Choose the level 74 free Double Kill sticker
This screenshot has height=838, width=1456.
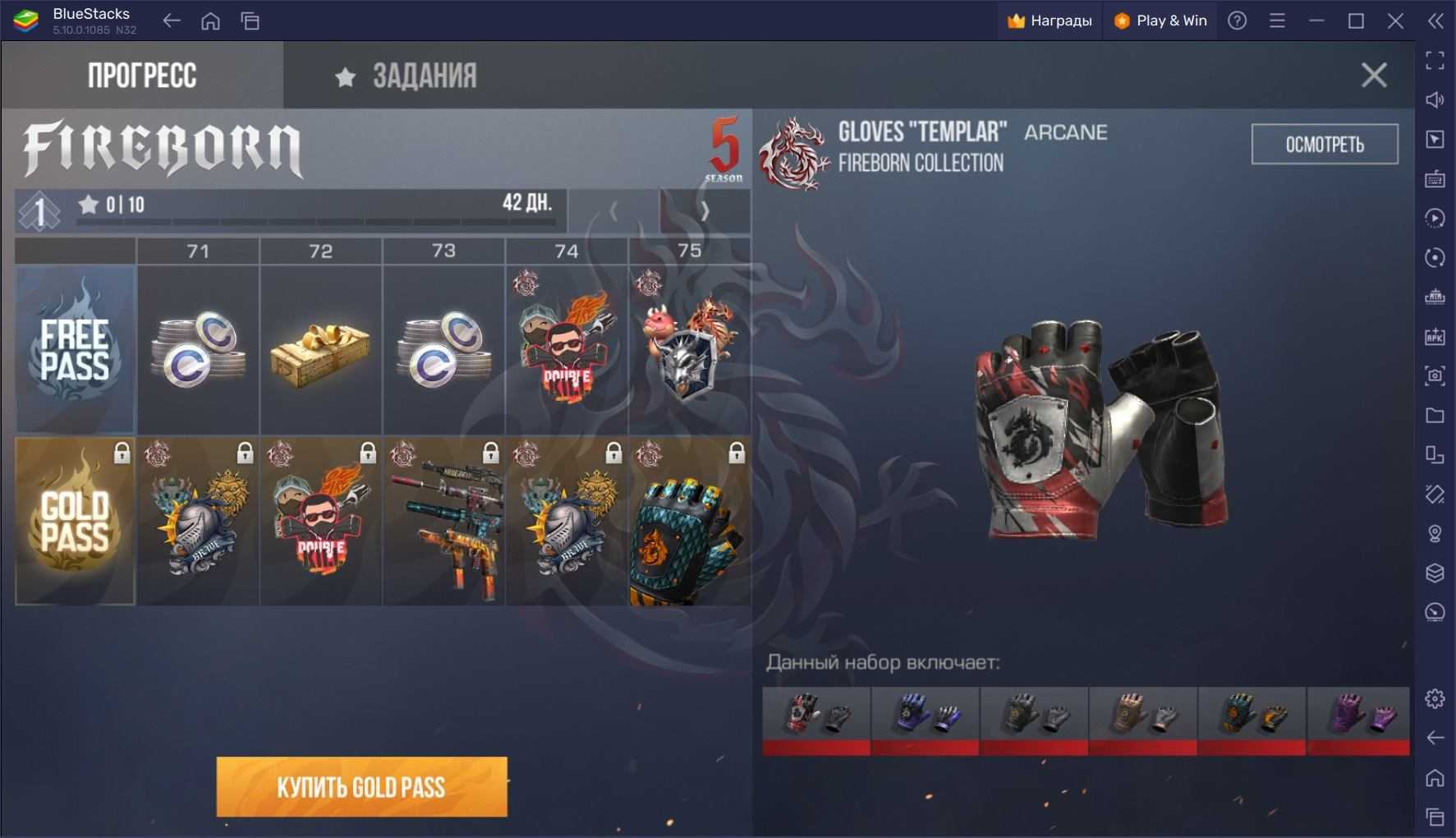tap(567, 350)
